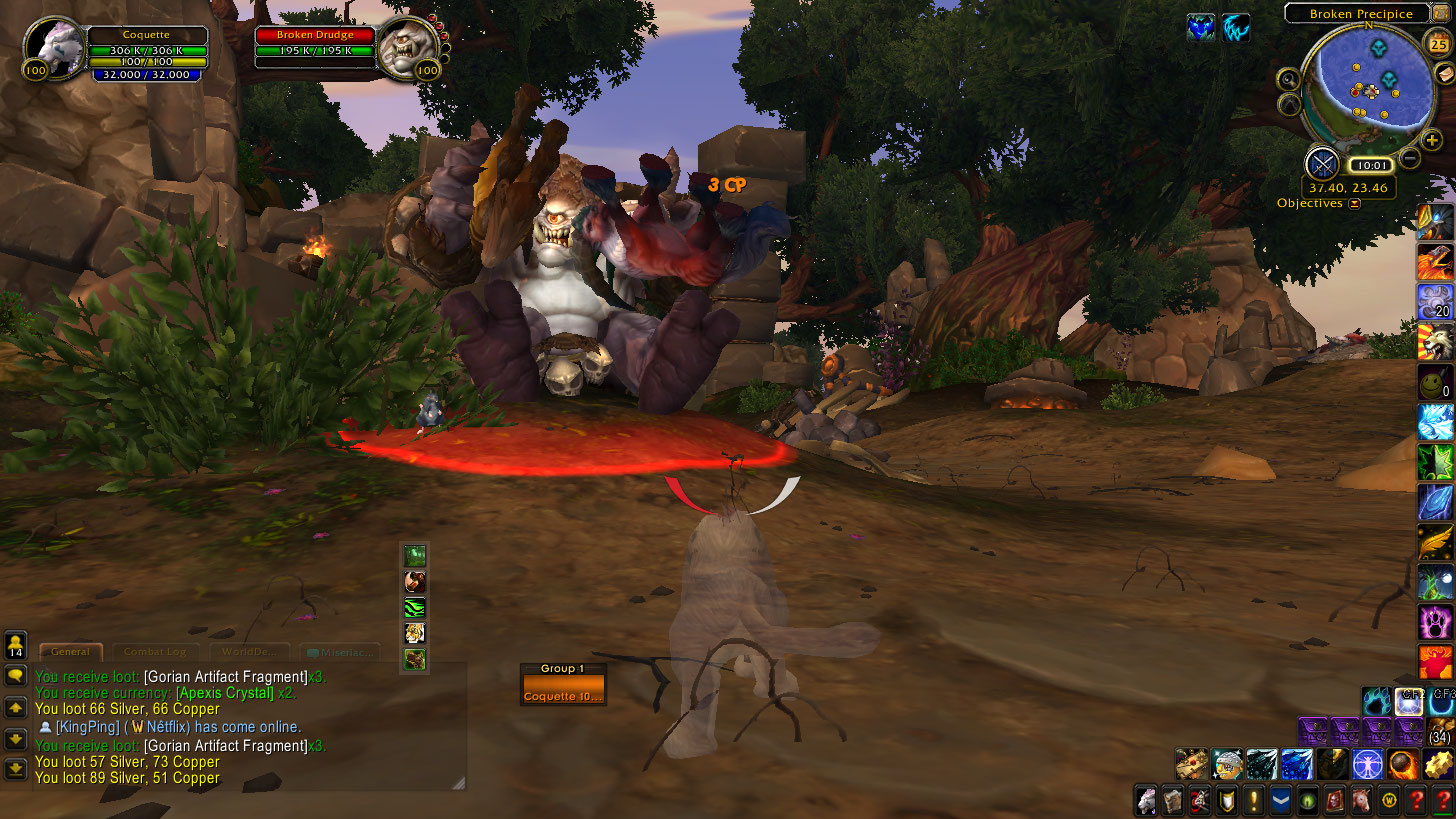The height and width of the screenshot is (819, 1456).
Task: Select the Coquette raid frame in Group 1
Action: click(563, 690)
